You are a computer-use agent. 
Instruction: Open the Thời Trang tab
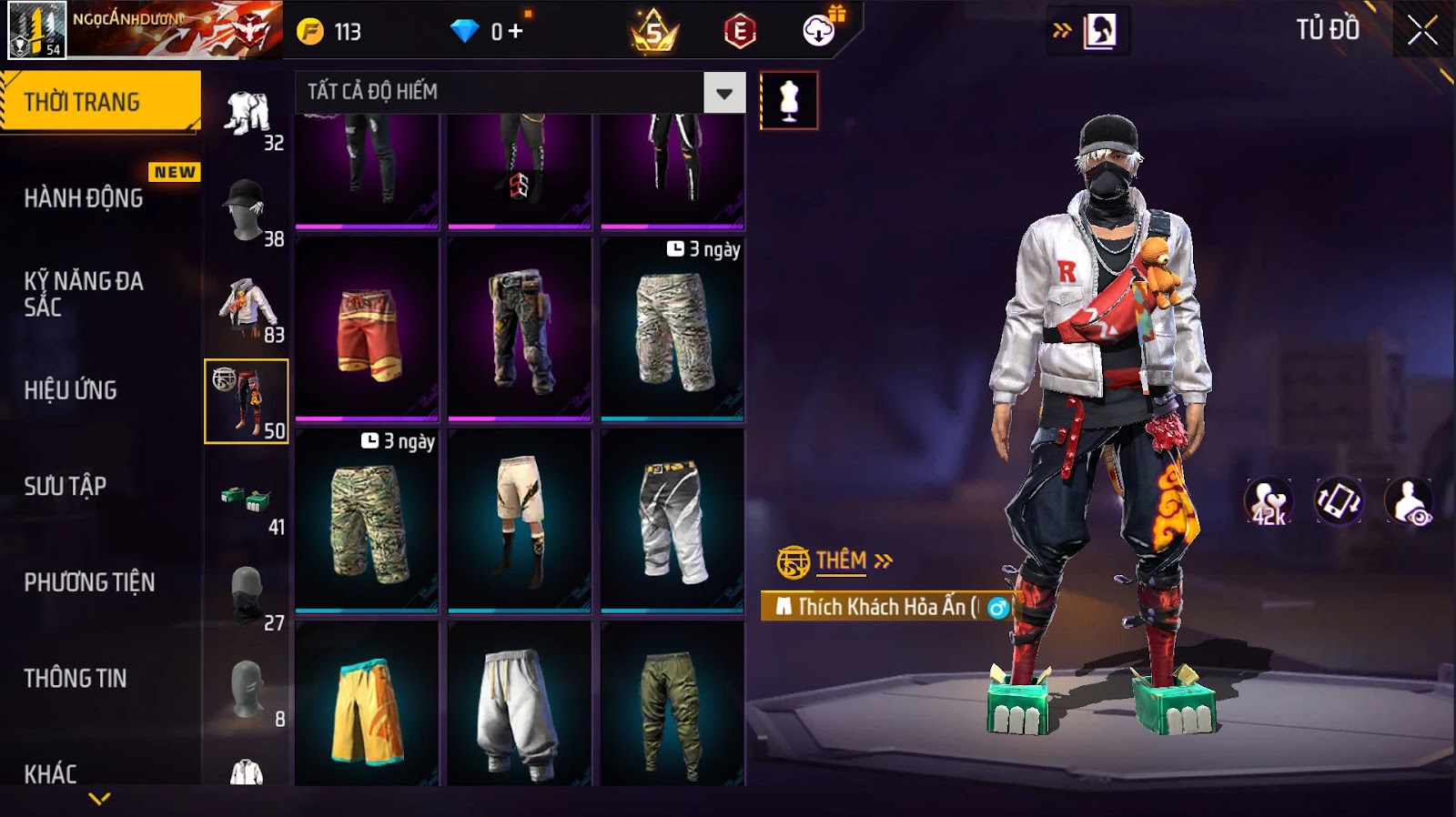(100, 102)
